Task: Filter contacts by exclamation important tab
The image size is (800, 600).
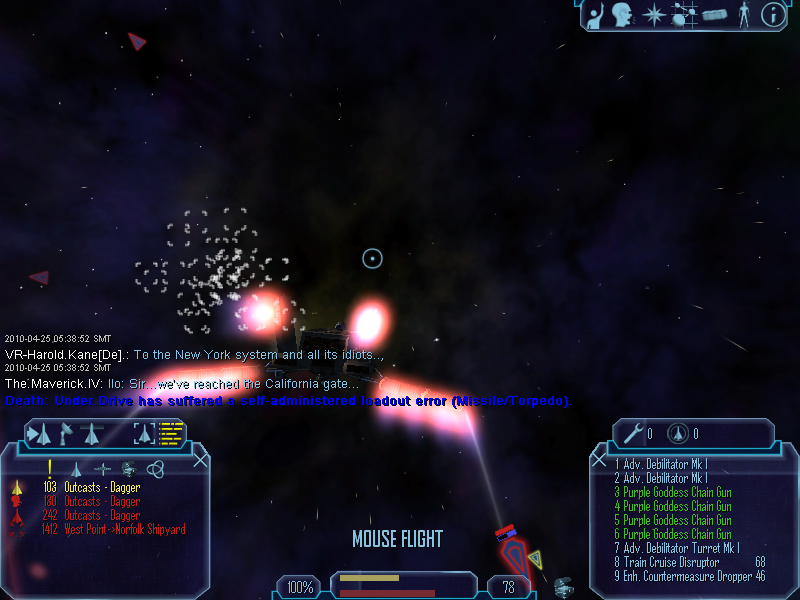Action: click(x=49, y=467)
